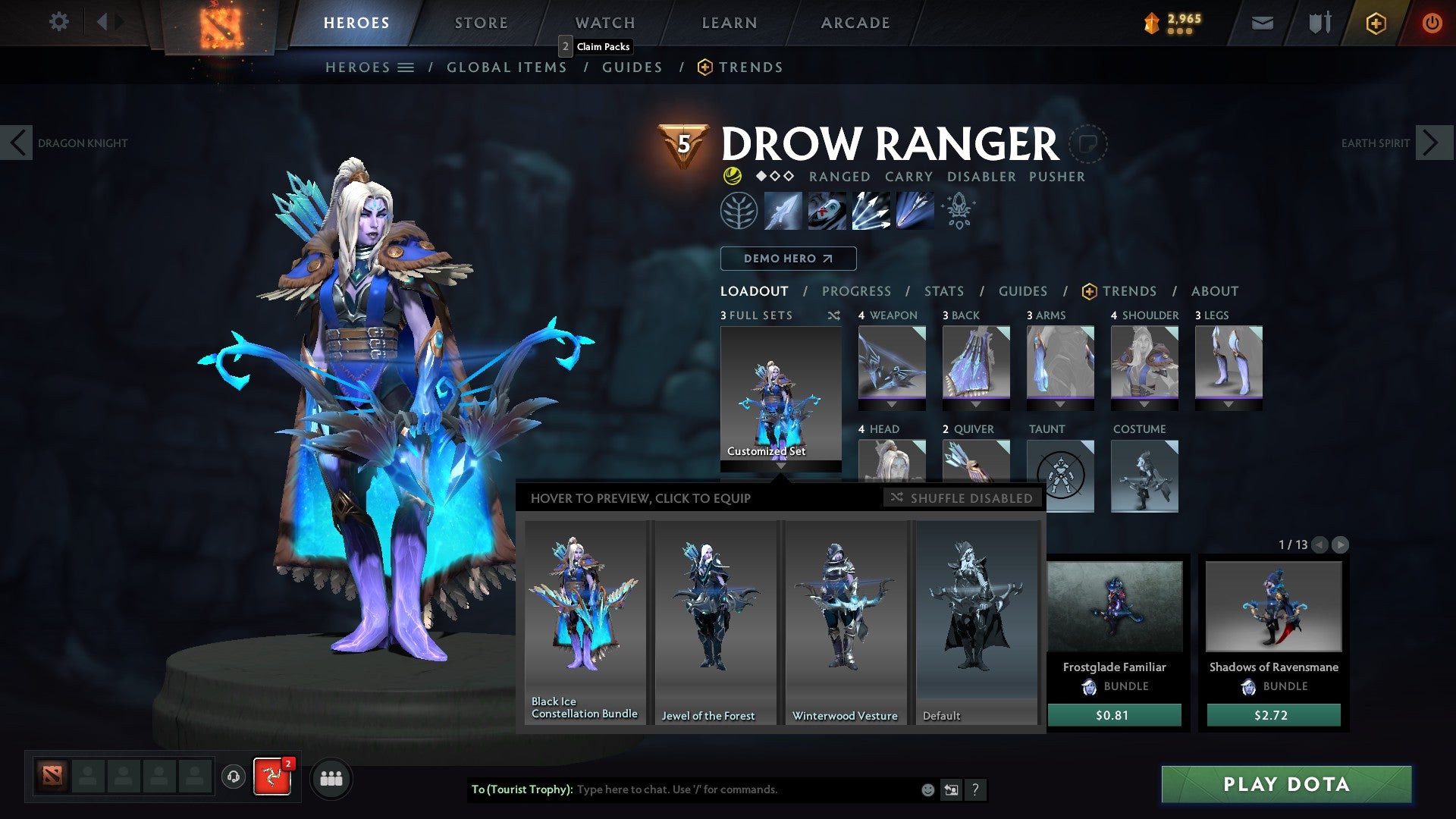Expand the Back slot item options
The height and width of the screenshot is (819, 1456).
(x=977, y=404)
